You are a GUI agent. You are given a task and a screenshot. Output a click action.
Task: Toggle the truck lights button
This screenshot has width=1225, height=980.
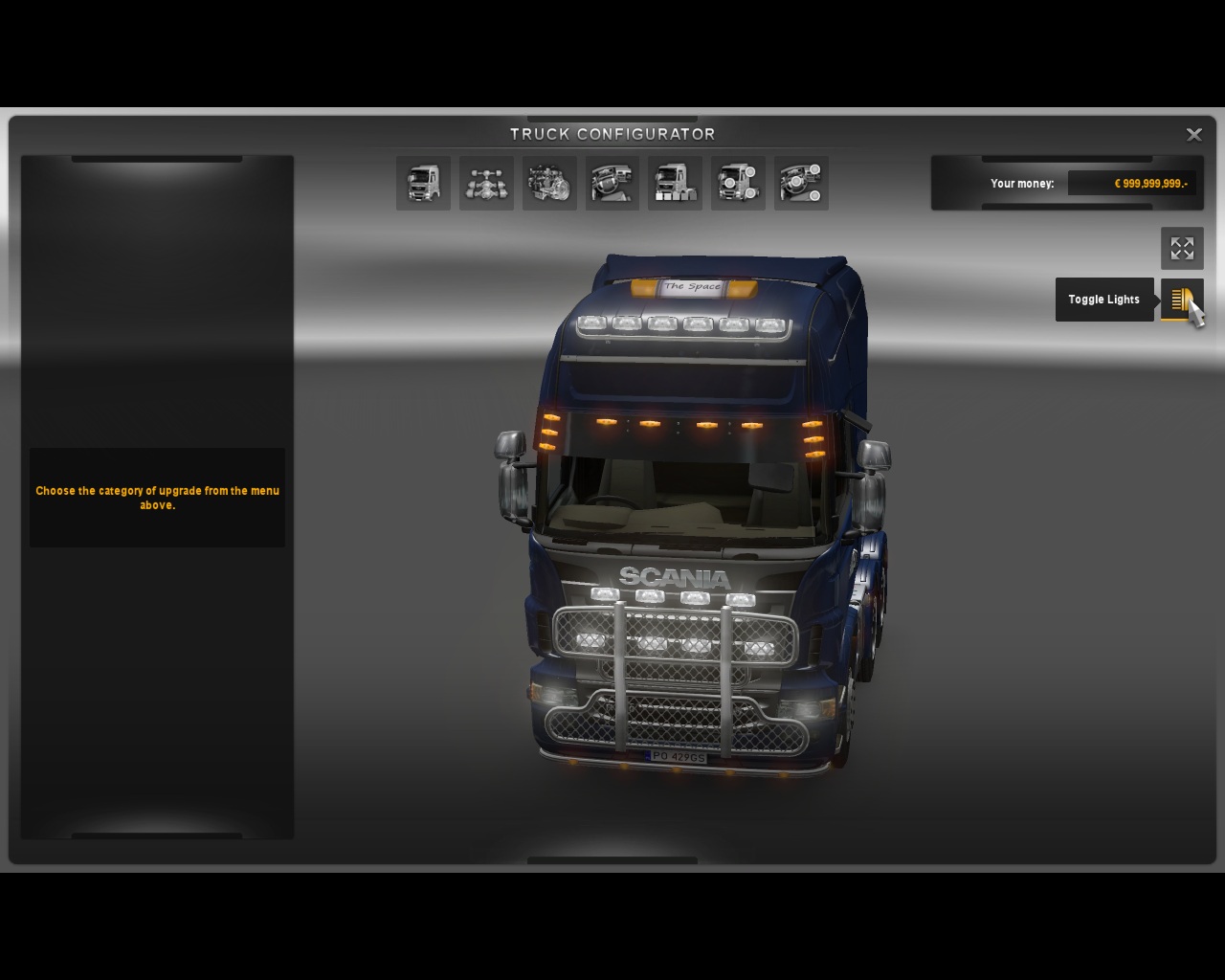pyautogui.click(x=1182, y=300)
